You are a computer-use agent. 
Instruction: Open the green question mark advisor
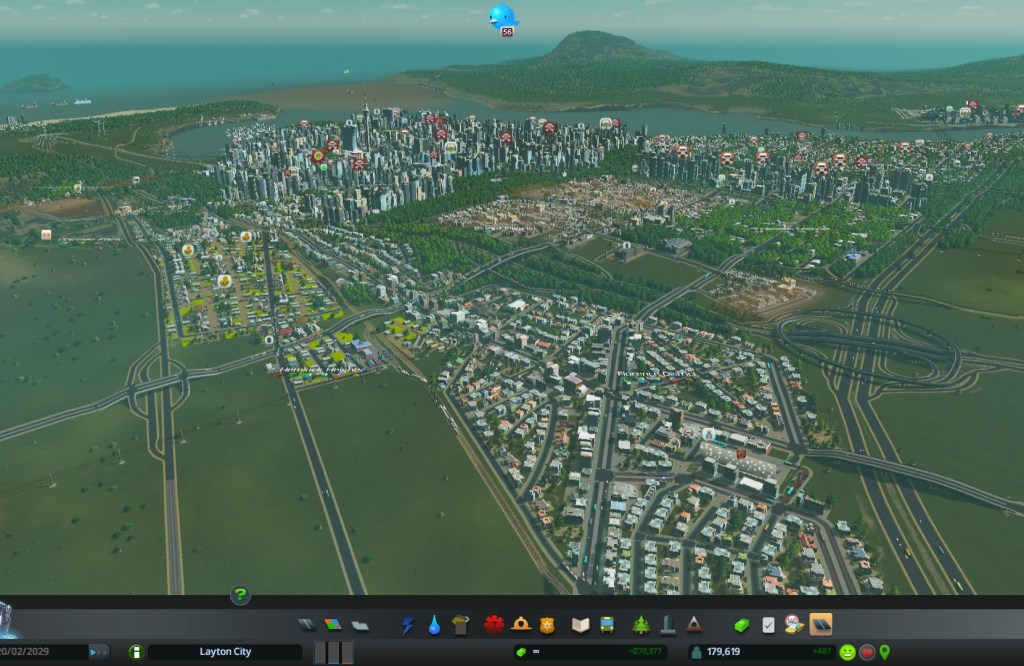tap(240, 596)
